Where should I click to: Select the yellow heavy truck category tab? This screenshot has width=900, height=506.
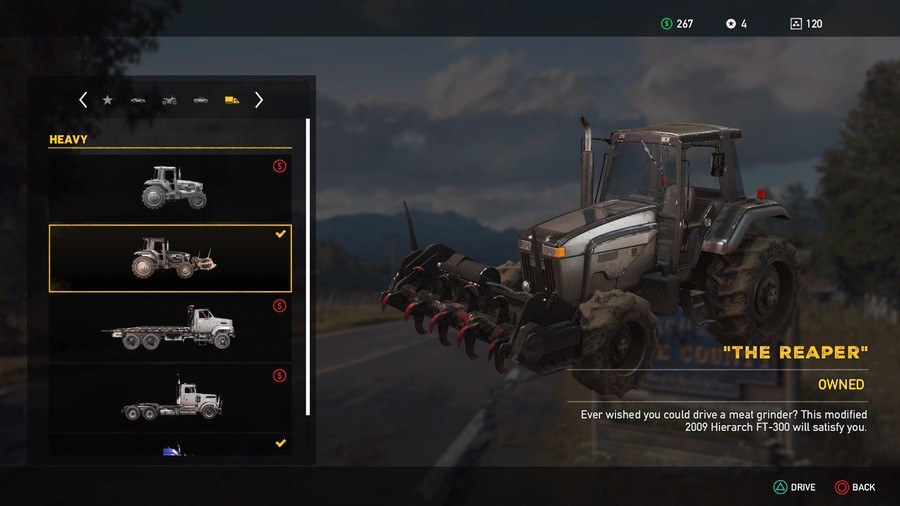pyautogui.click(x=232, y=100)
